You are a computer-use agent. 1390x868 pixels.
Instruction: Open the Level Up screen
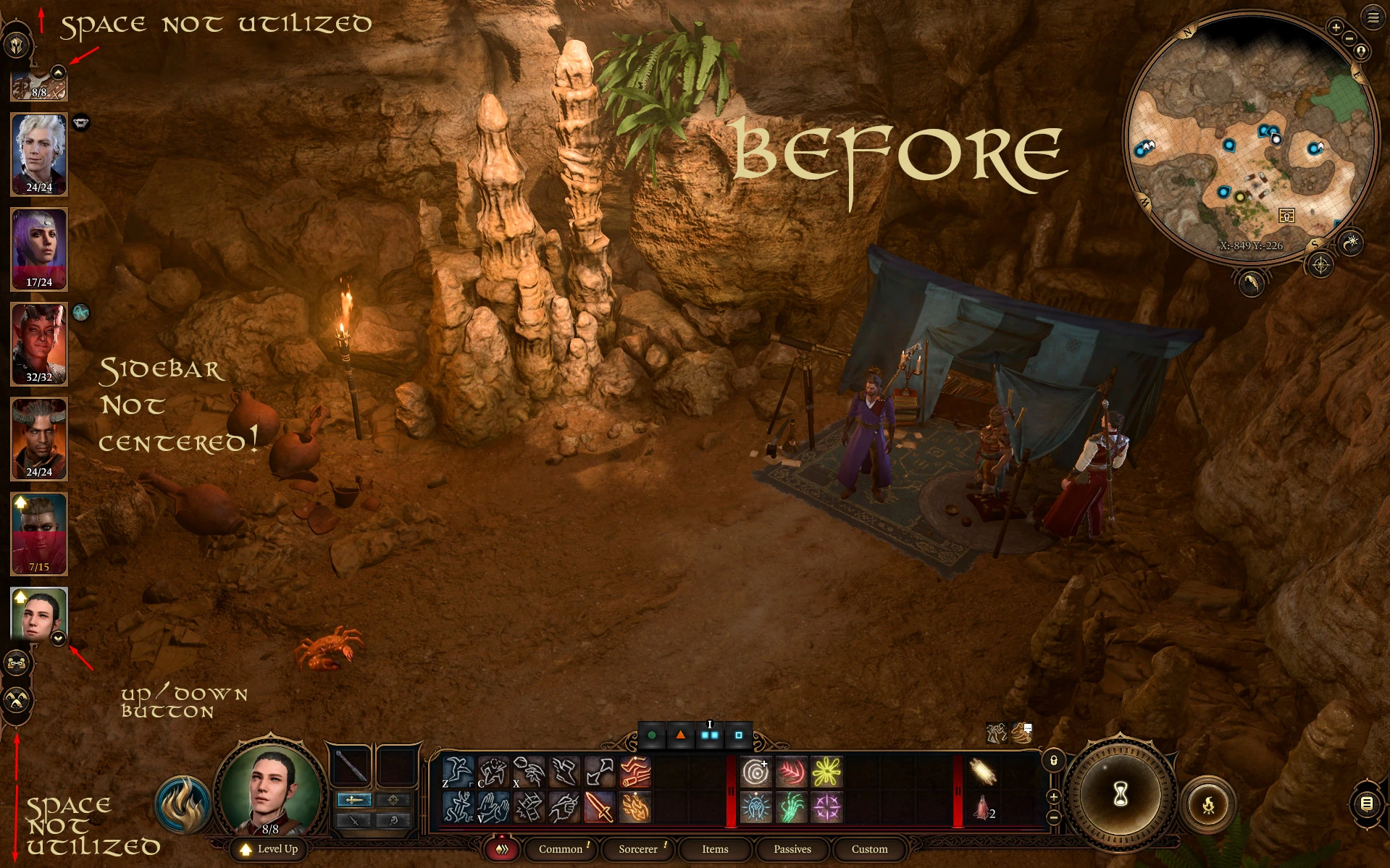click(x=269, y=848)
